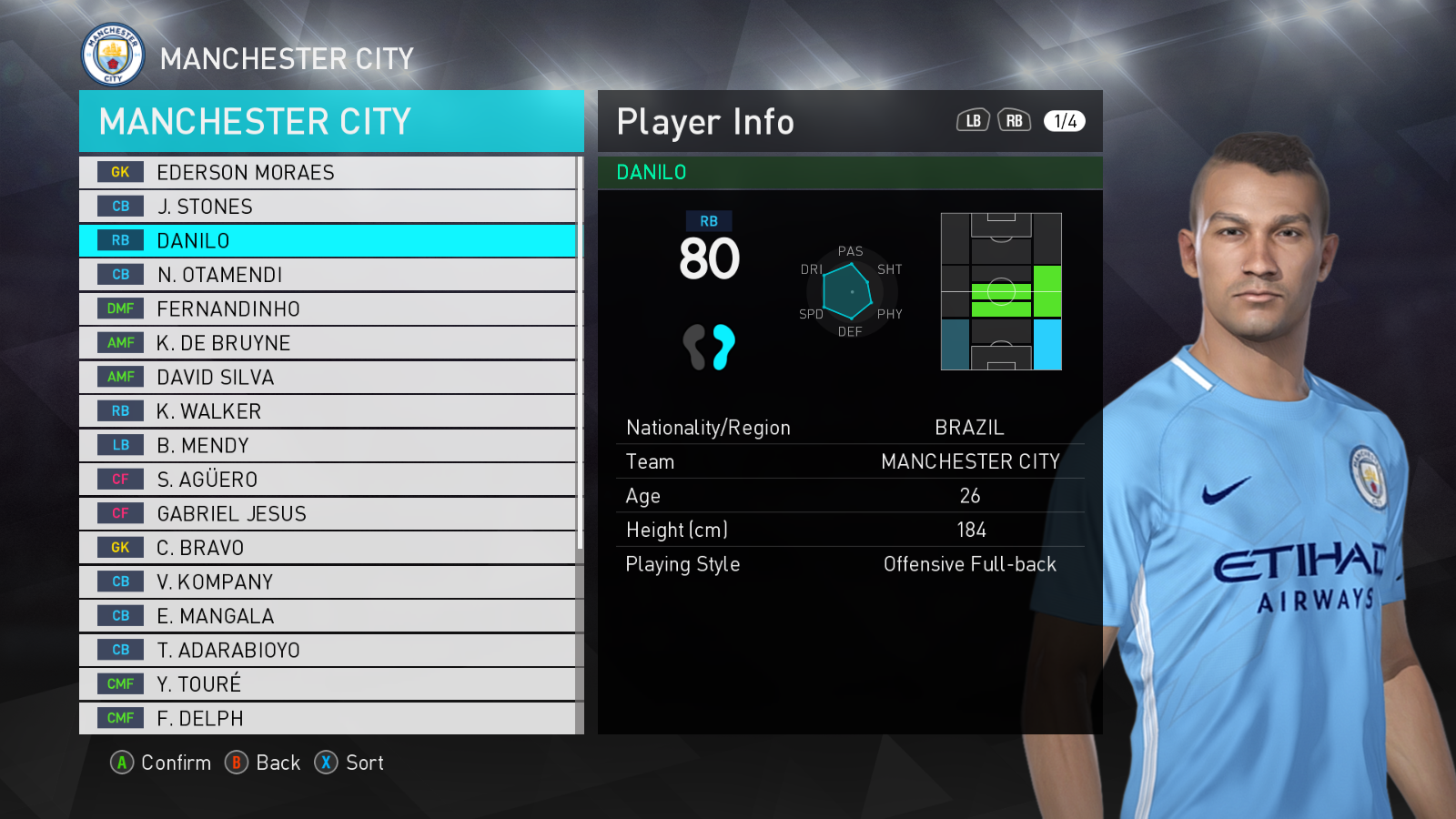Choose K. De Bruyne's row
1456x819 pixels.
point(328,343)
